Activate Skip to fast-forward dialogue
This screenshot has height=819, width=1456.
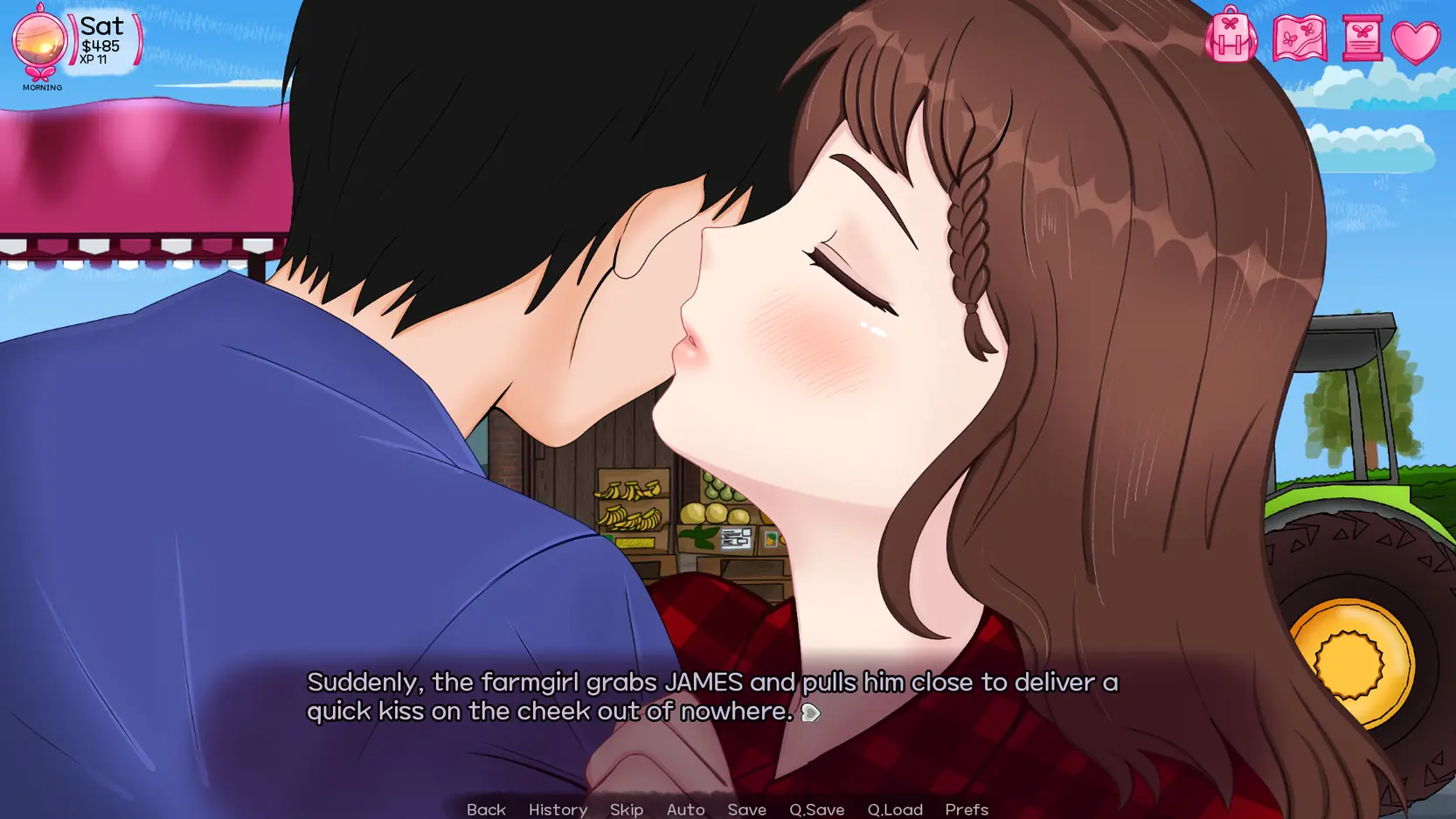(x=627, y=809)
